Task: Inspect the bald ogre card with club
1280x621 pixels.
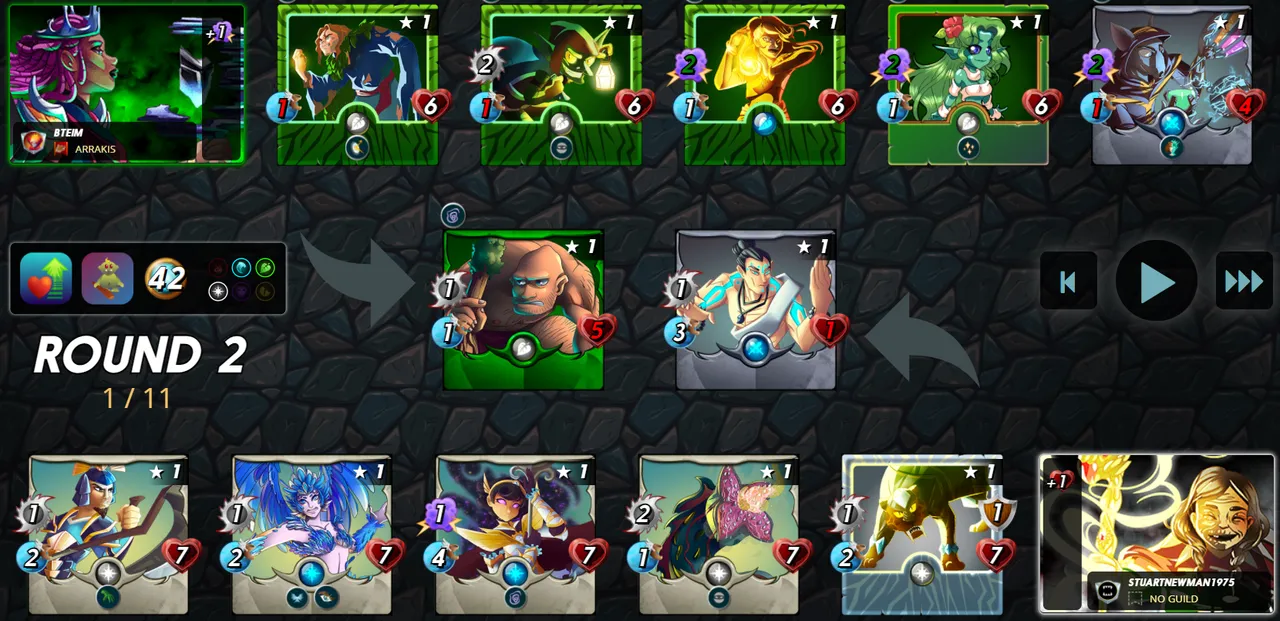Action: coord(523,310)
